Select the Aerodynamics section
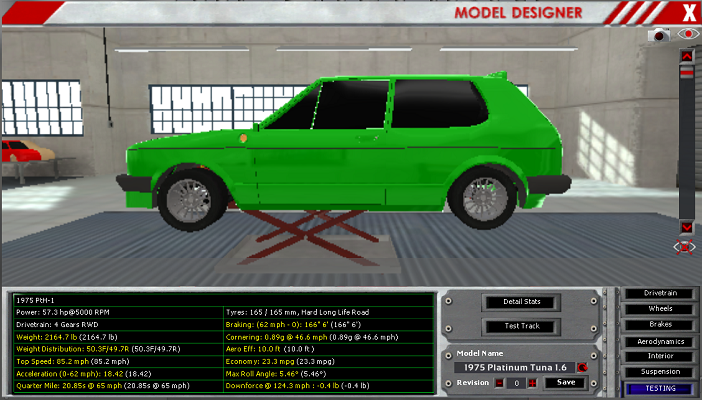702x400 pixels. [659, 341]
